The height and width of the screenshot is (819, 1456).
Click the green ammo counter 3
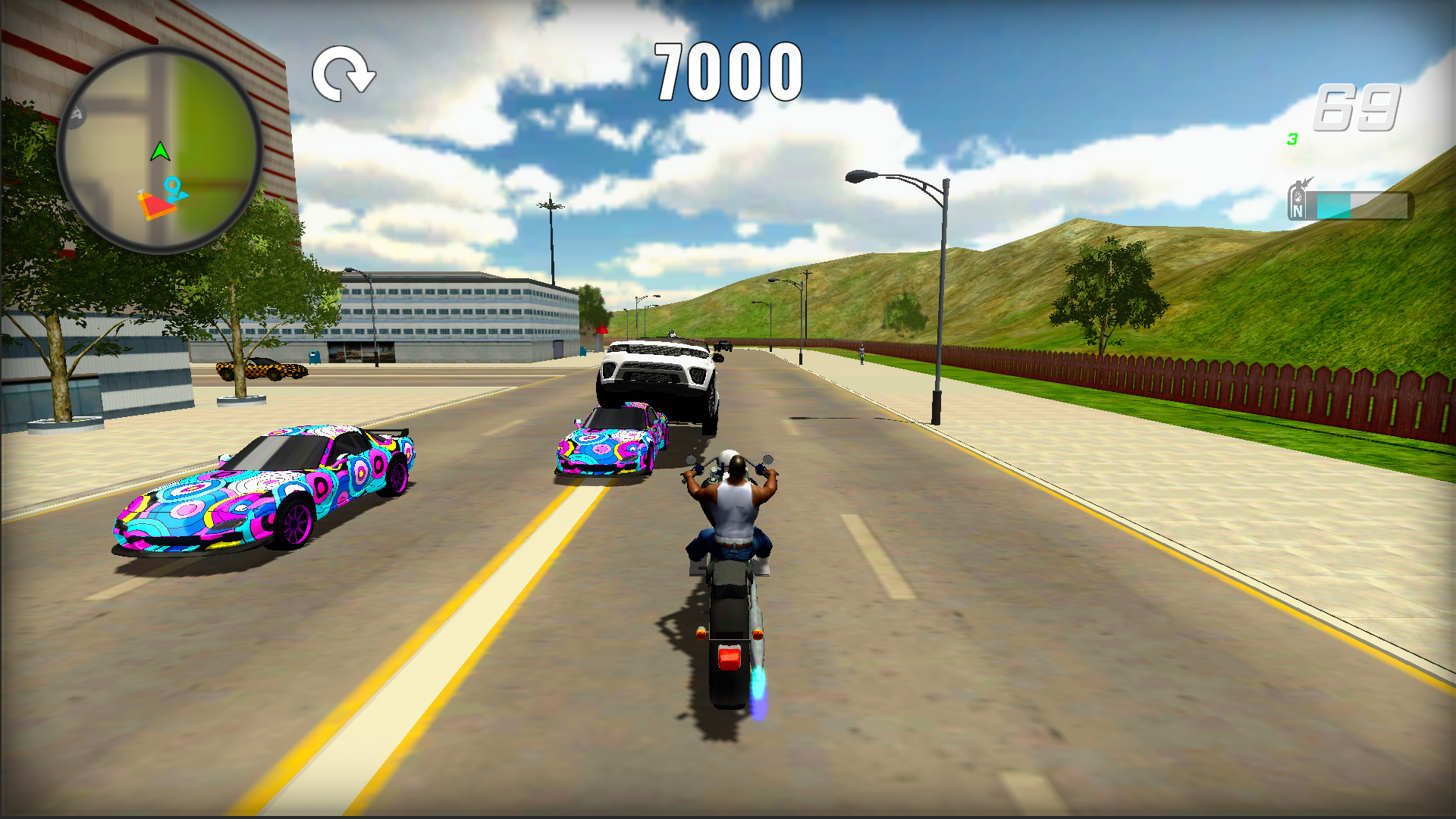(1292, 140)
